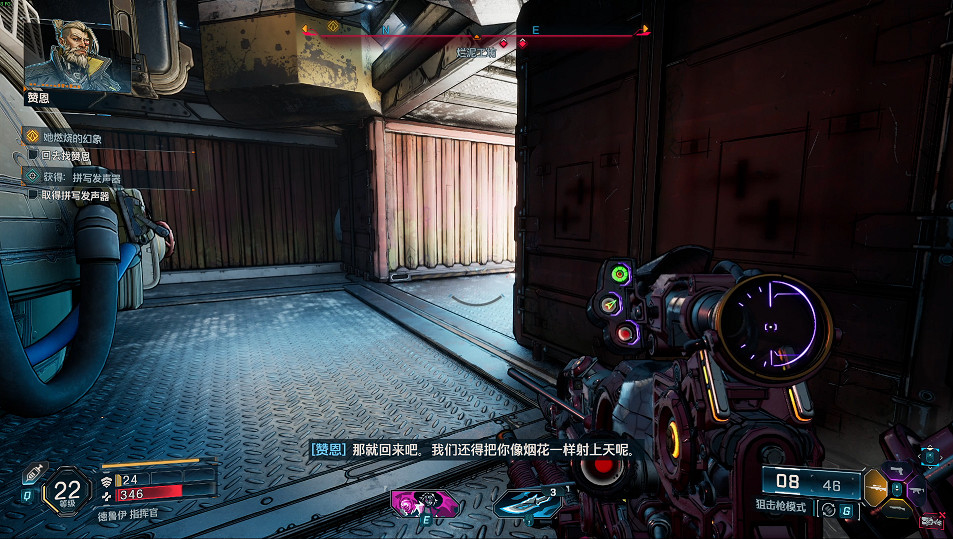
Task: Toggle the sniper mode swap icon
Action: coord(827,508)
